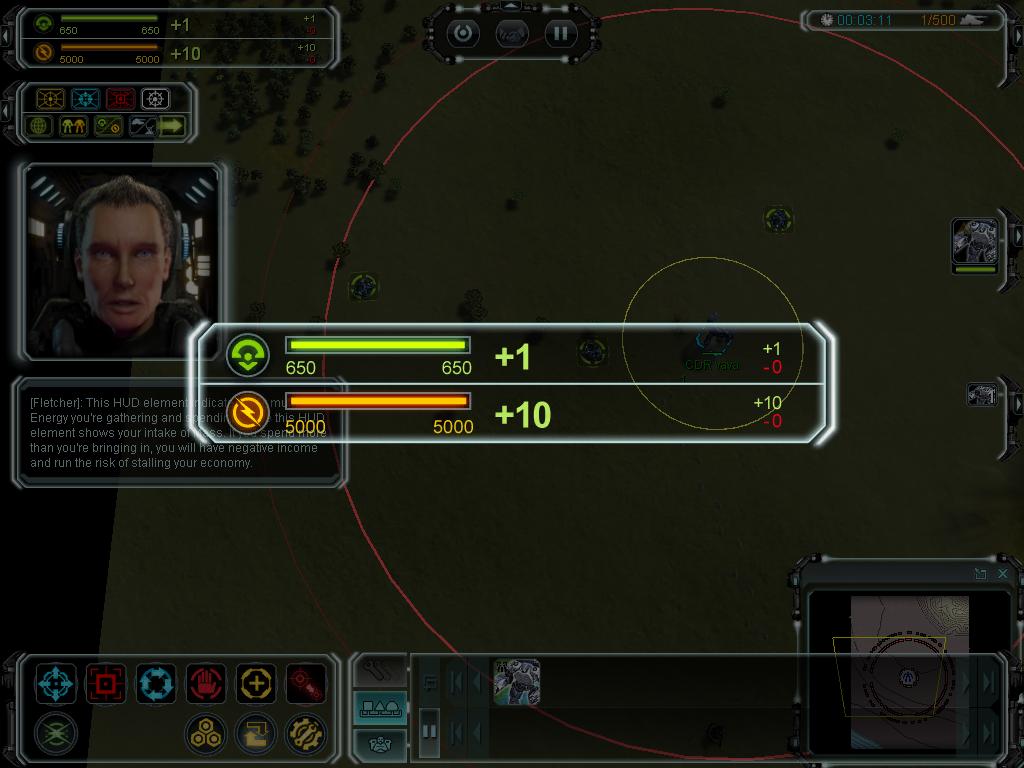Click the minimap display
The width and height of the screenshot is (1024, 768).
pyautogui.click(x=908, y=668)
